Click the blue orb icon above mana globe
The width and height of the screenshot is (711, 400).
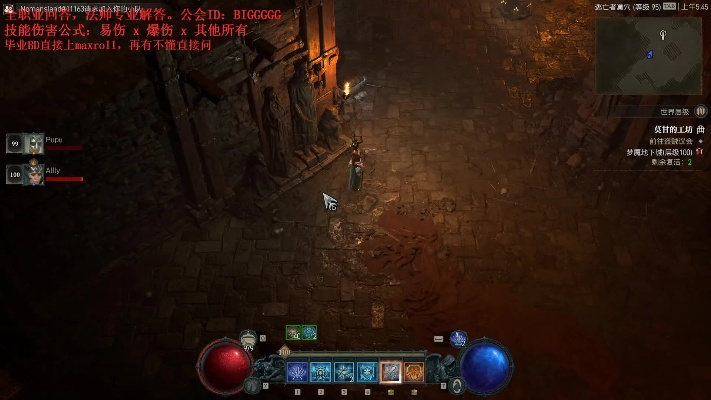tap(458, 339)
